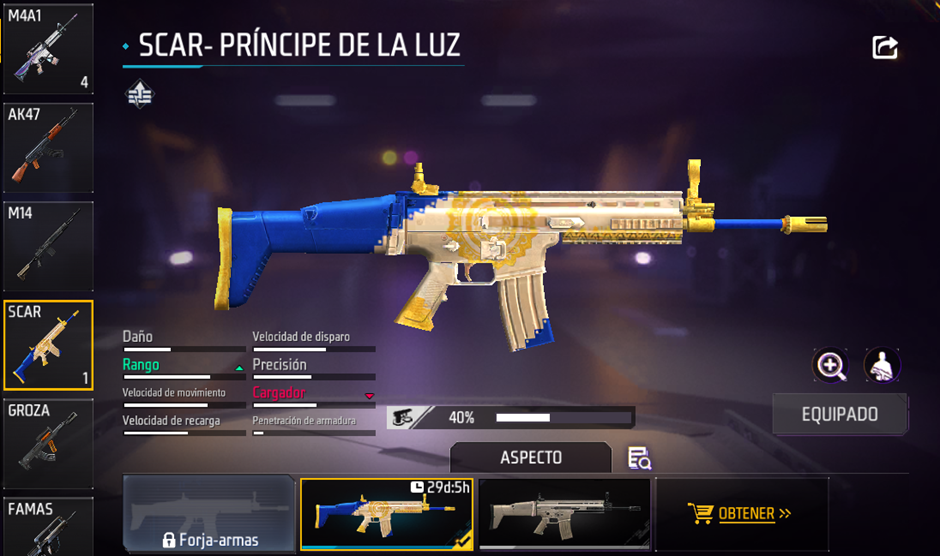Open the M14 weapon entry
Image resolution: width=940 pixels, height=556 pixels.
(47, 246)
